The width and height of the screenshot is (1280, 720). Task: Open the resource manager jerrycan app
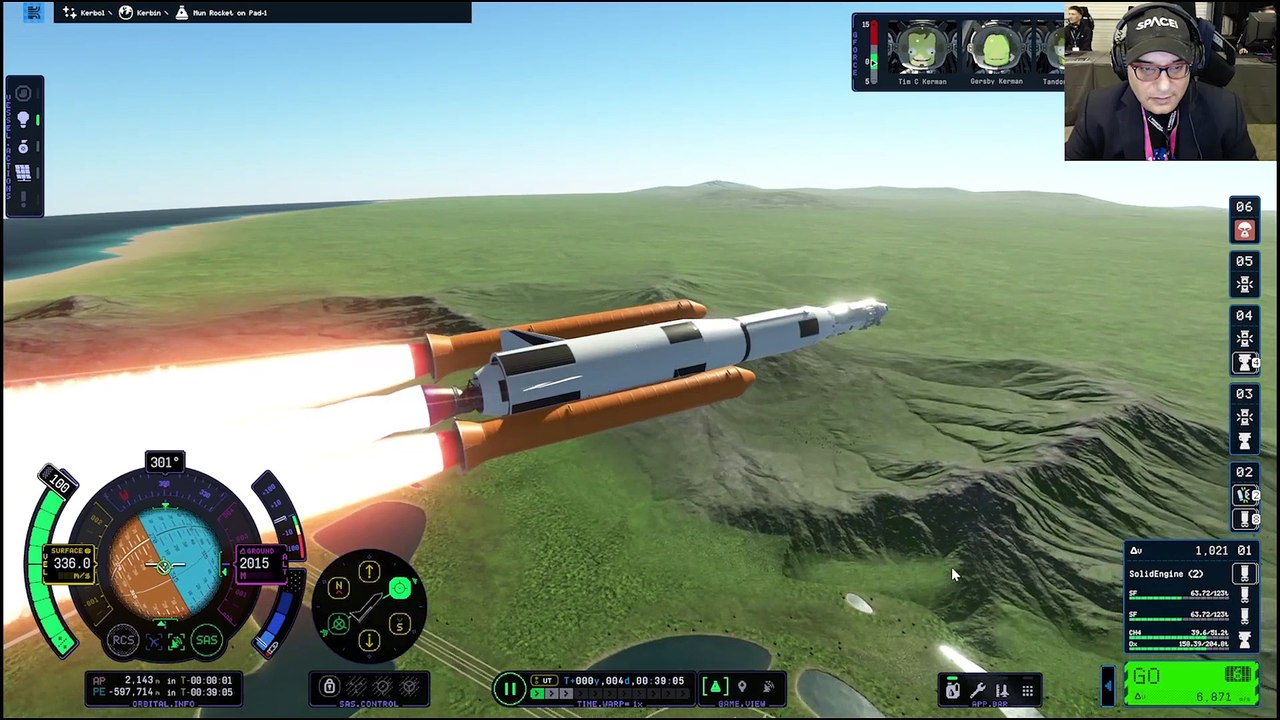coord(953,689)
